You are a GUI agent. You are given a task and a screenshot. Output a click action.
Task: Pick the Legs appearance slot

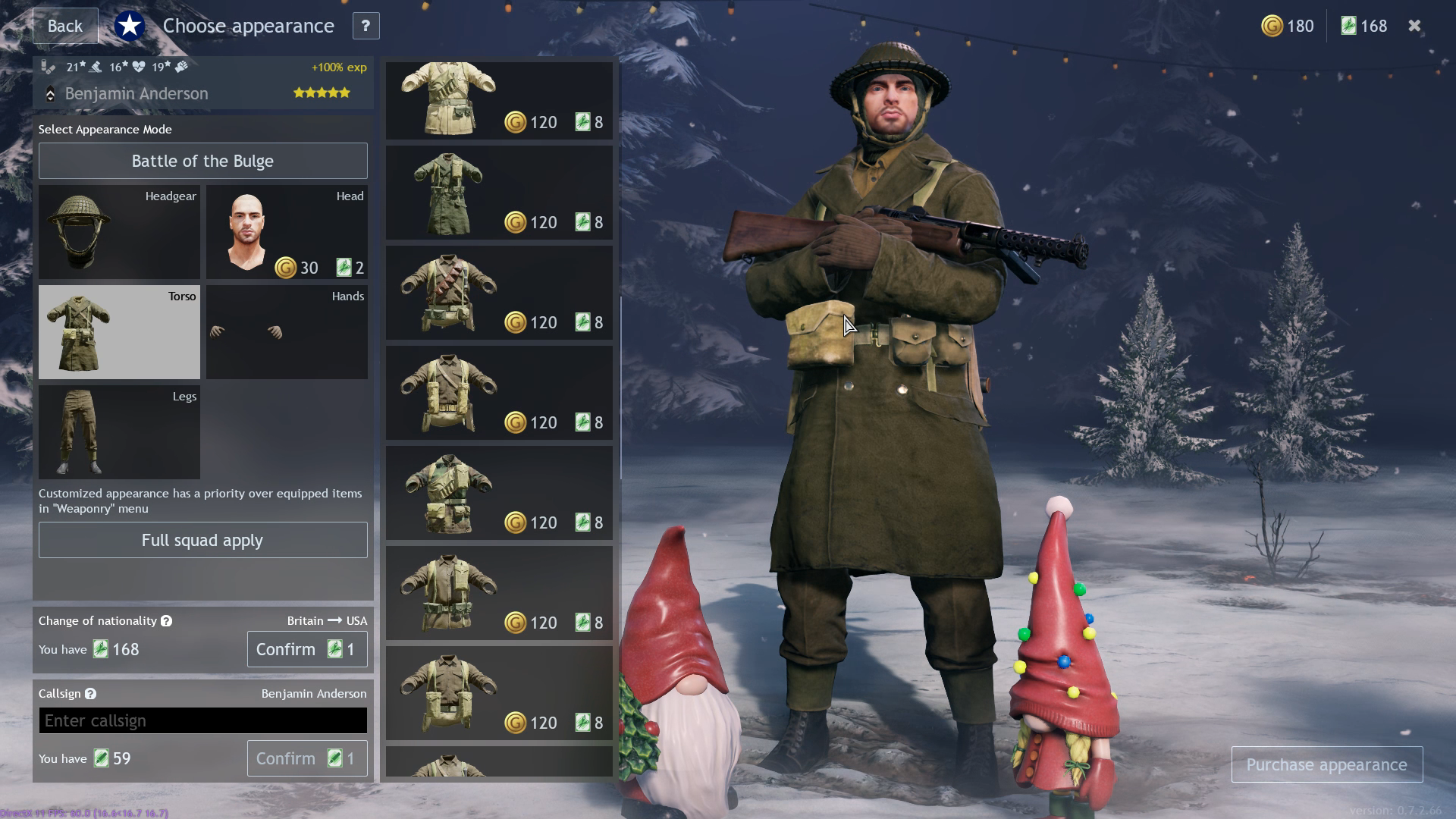click(x=119, y=432)
